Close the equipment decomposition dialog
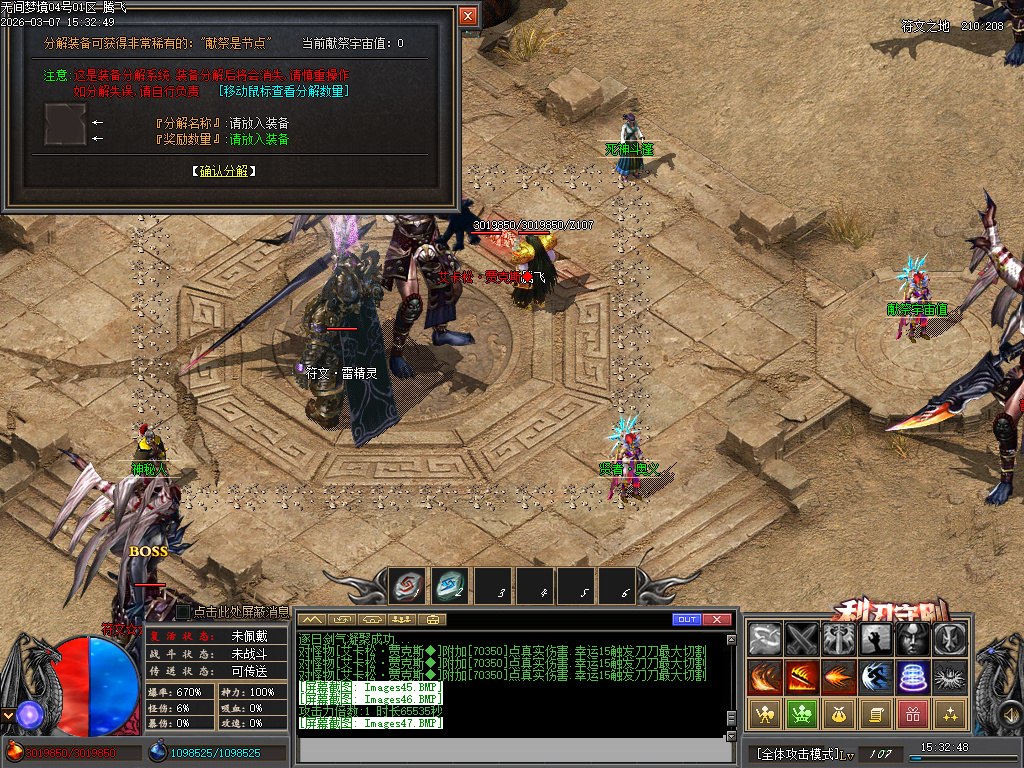This screenshot has height=768, width=1024. click(468, 16)
